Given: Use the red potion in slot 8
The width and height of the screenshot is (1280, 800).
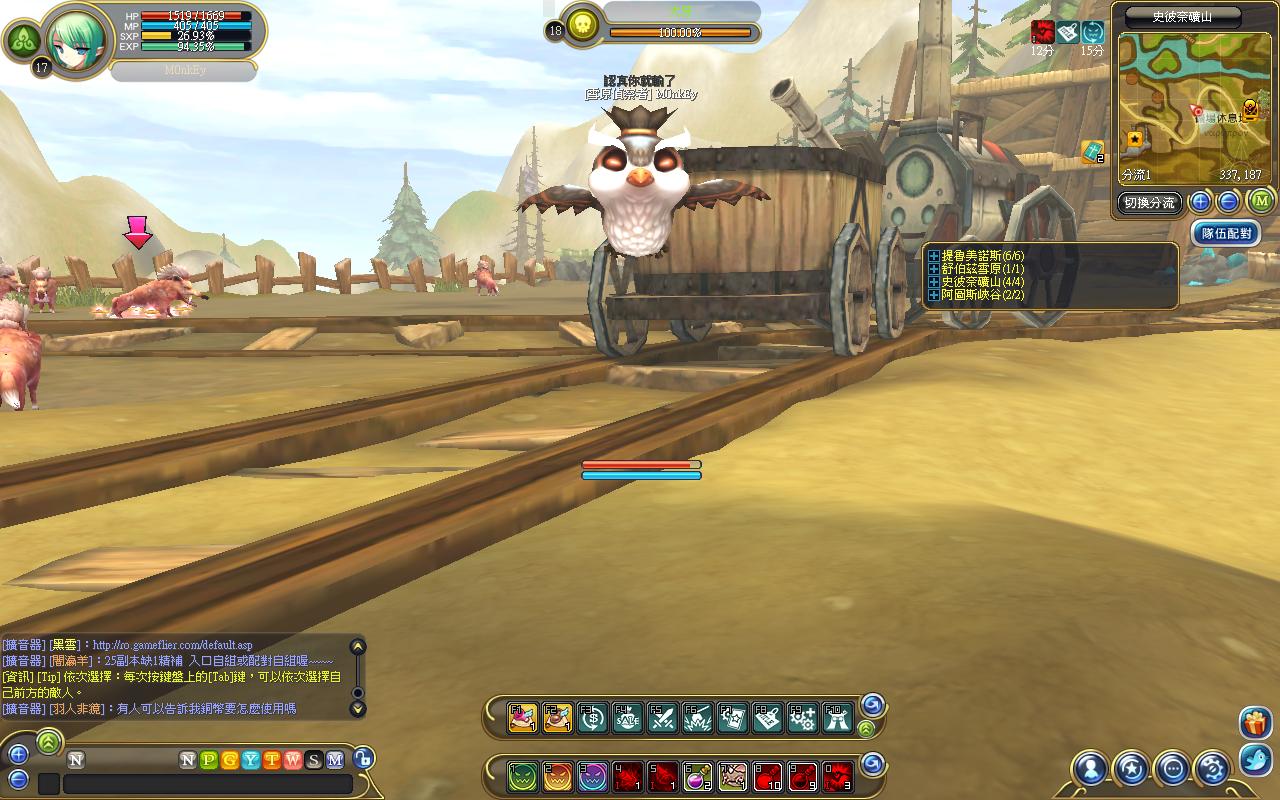Looking at the screenshot, I should click(x=767, y=775).
